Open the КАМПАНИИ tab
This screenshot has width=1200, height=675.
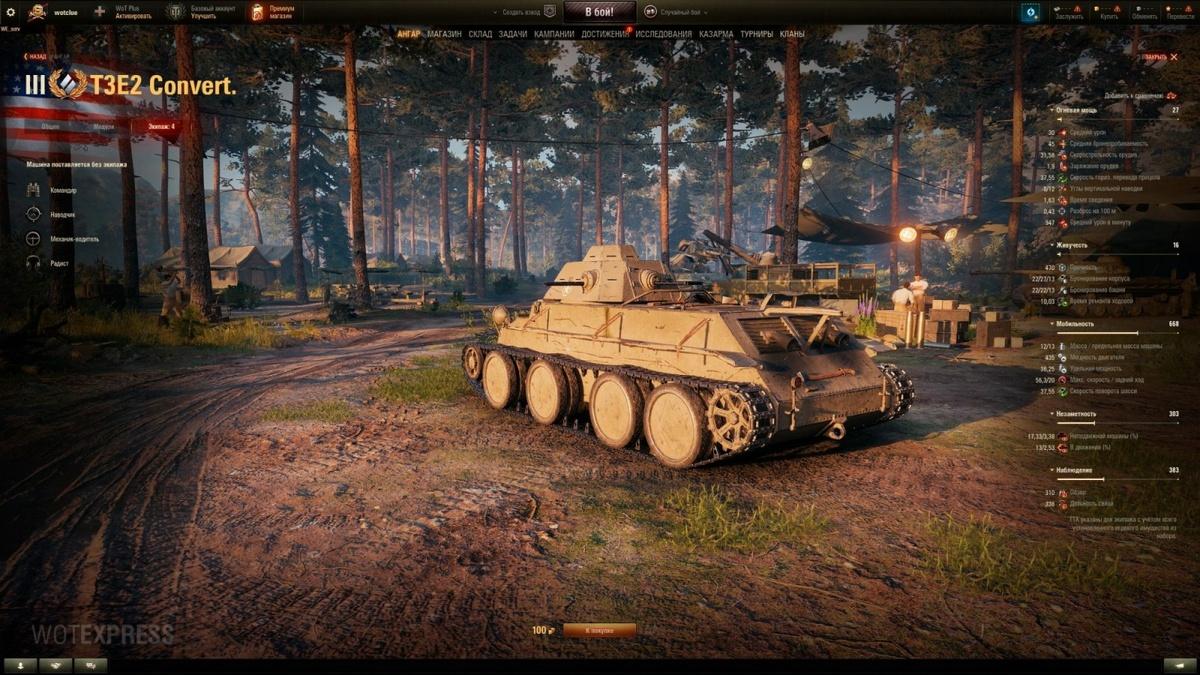[554, 34]
